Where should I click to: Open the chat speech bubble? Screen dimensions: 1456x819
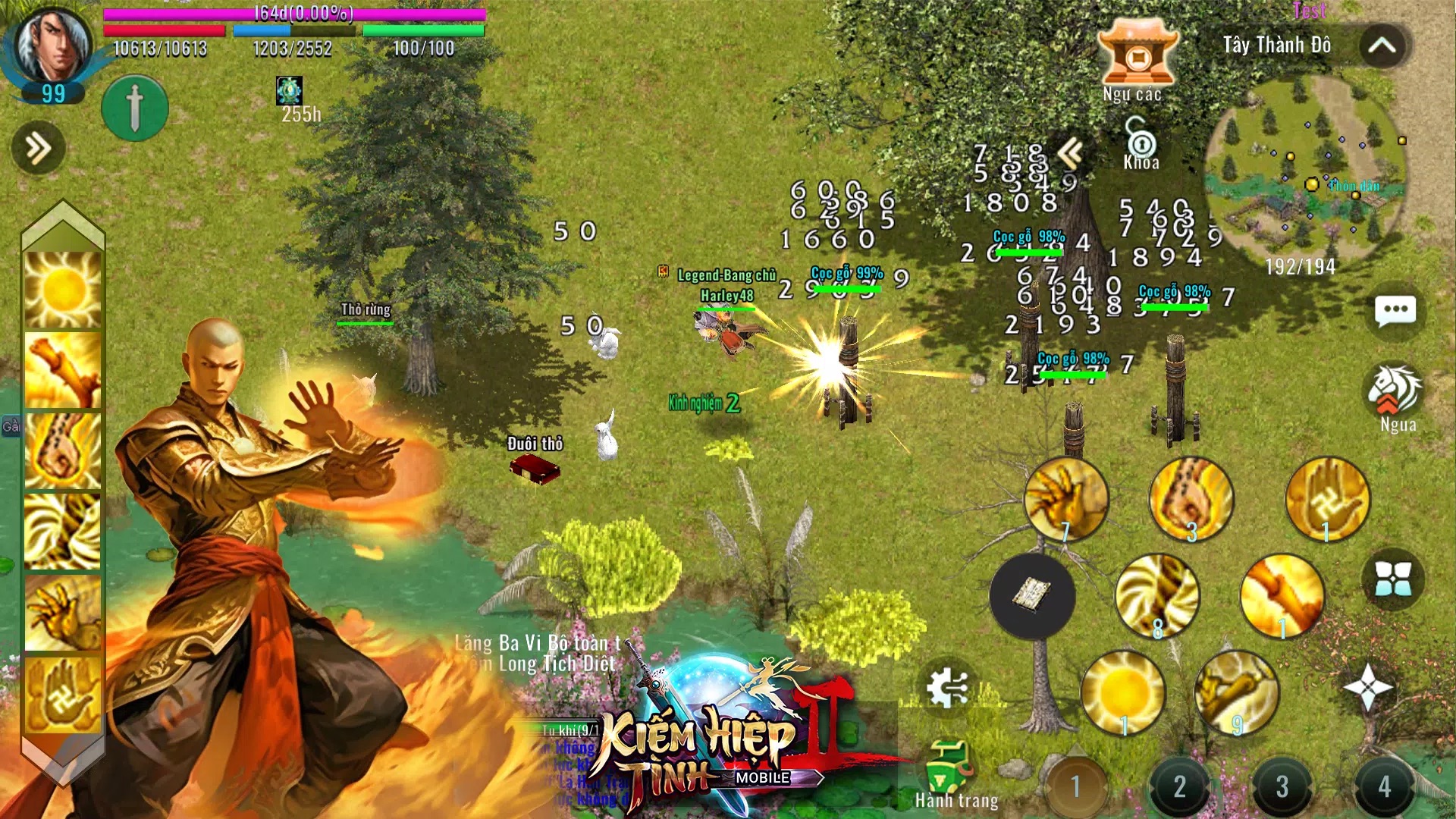1395,311
